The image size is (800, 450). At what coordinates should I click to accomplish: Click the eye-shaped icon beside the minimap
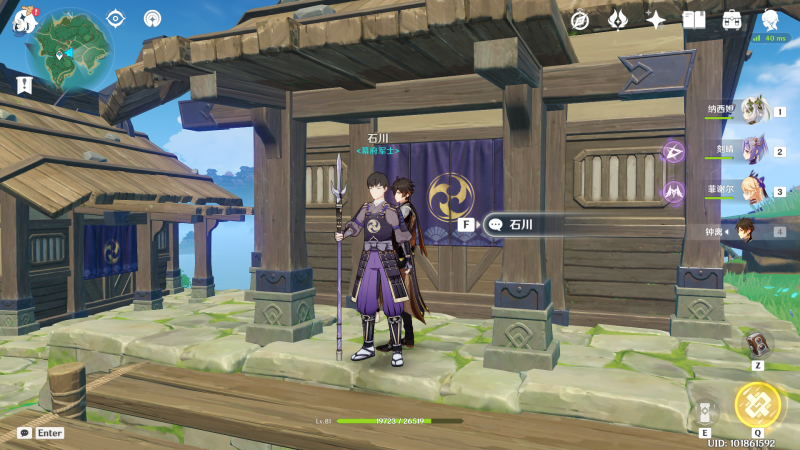tap(116, 18)
